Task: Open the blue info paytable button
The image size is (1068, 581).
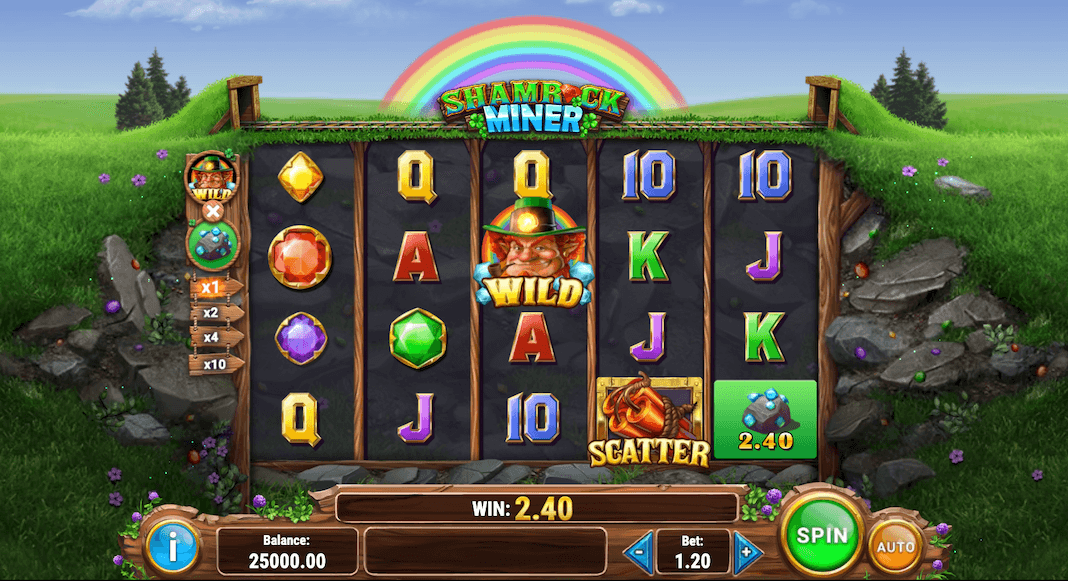Action: 173,546
